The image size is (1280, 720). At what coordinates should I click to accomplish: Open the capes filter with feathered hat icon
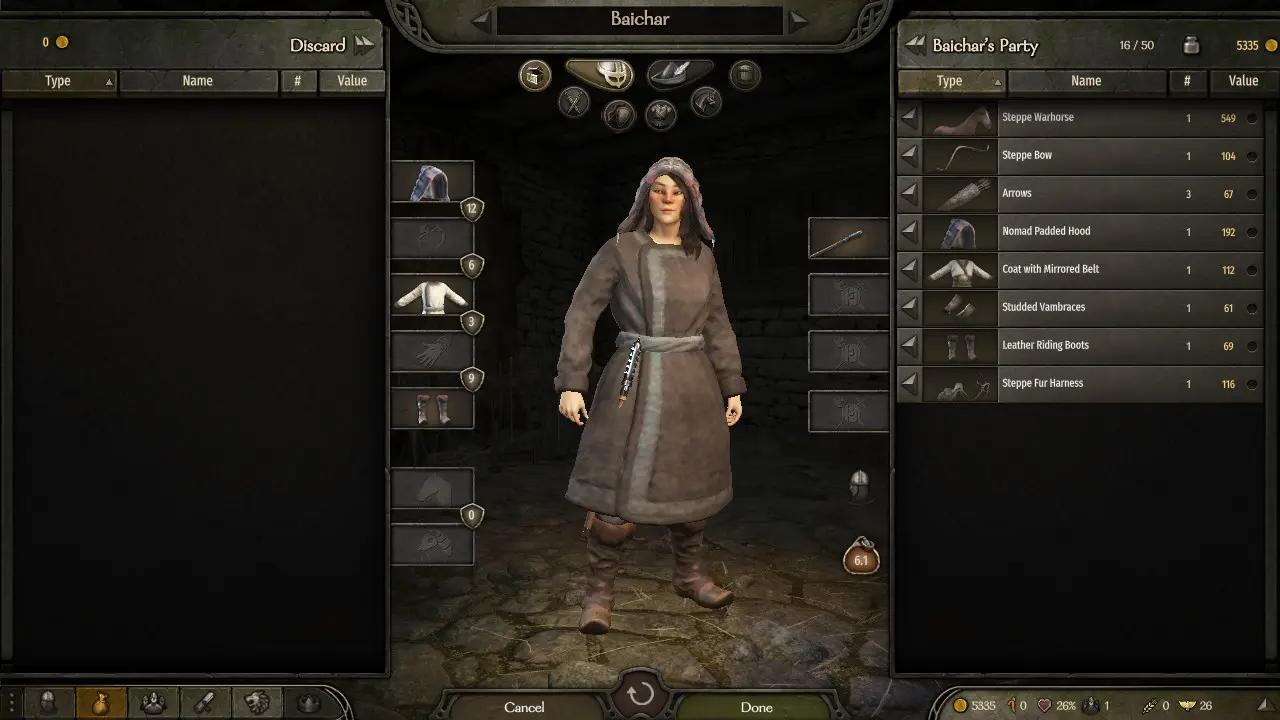679,73
